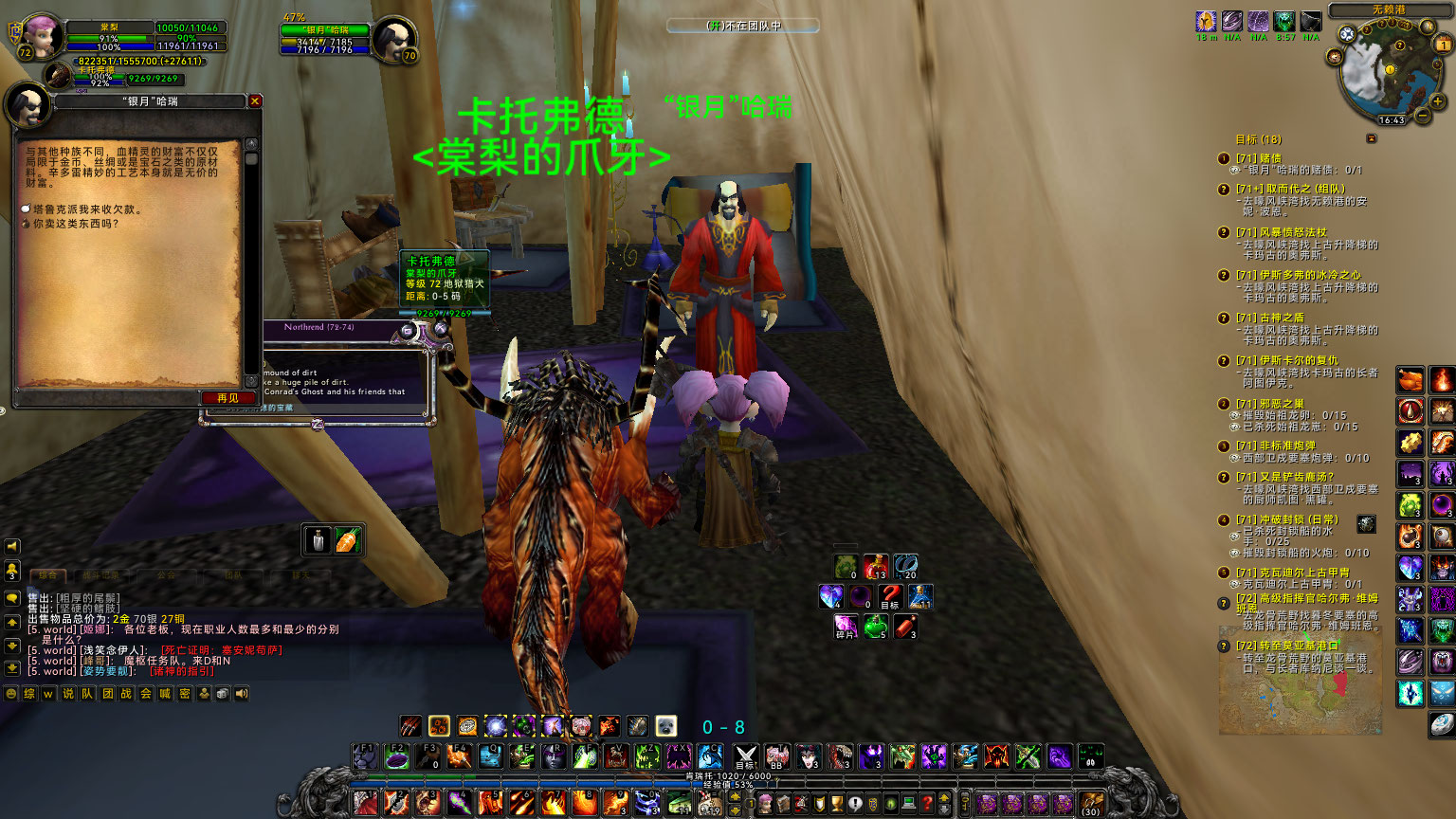Switch to the 战斗记录 chat tab
Viewport: 1456px width, 819px height.
coord(102,575)
